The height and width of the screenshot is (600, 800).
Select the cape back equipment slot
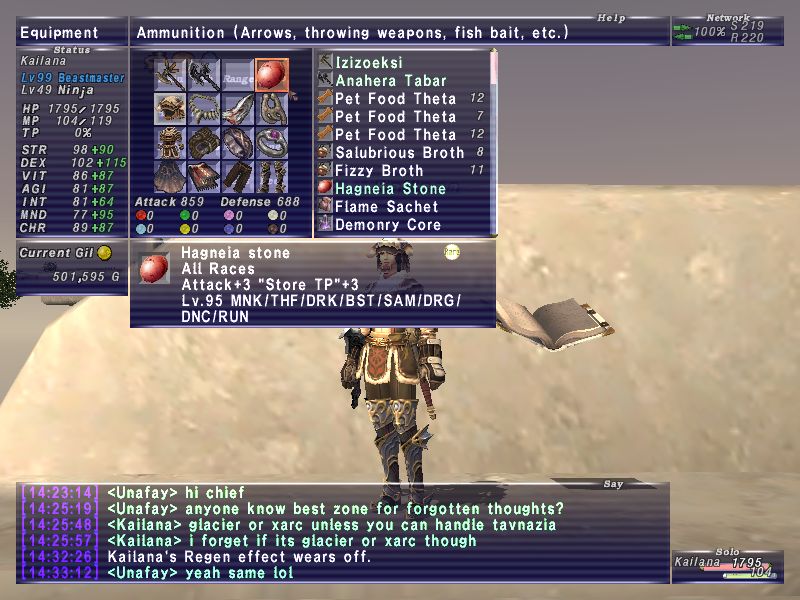point(171,176)
